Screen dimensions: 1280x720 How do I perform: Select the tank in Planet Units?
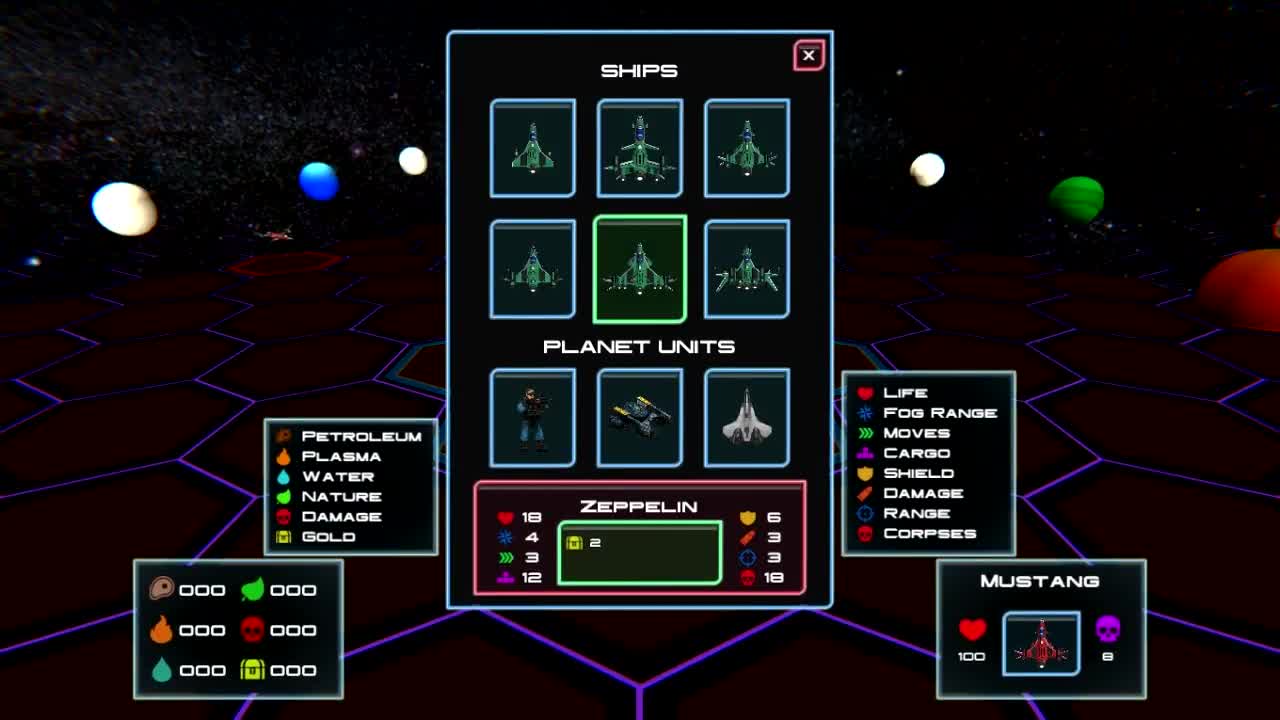tap(640, 418)
